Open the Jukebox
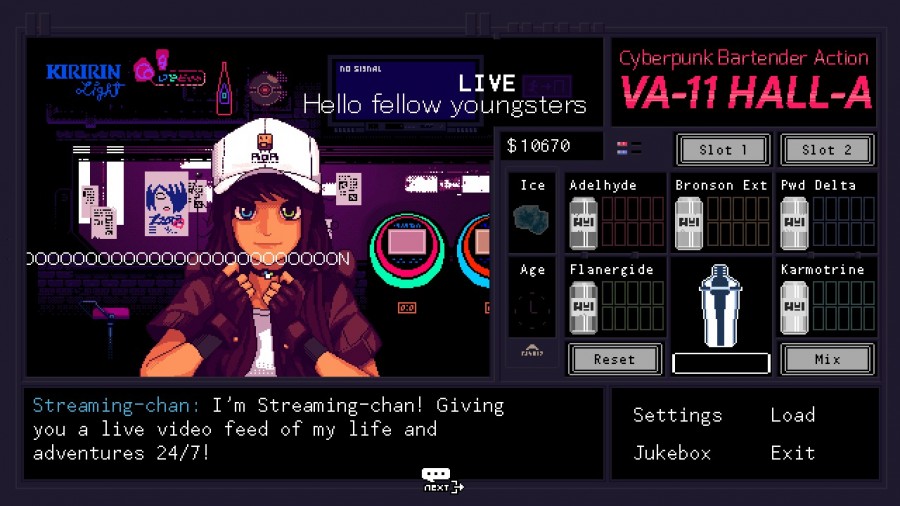The height and width of the screenshot is (506, 900). coord(672,453)
